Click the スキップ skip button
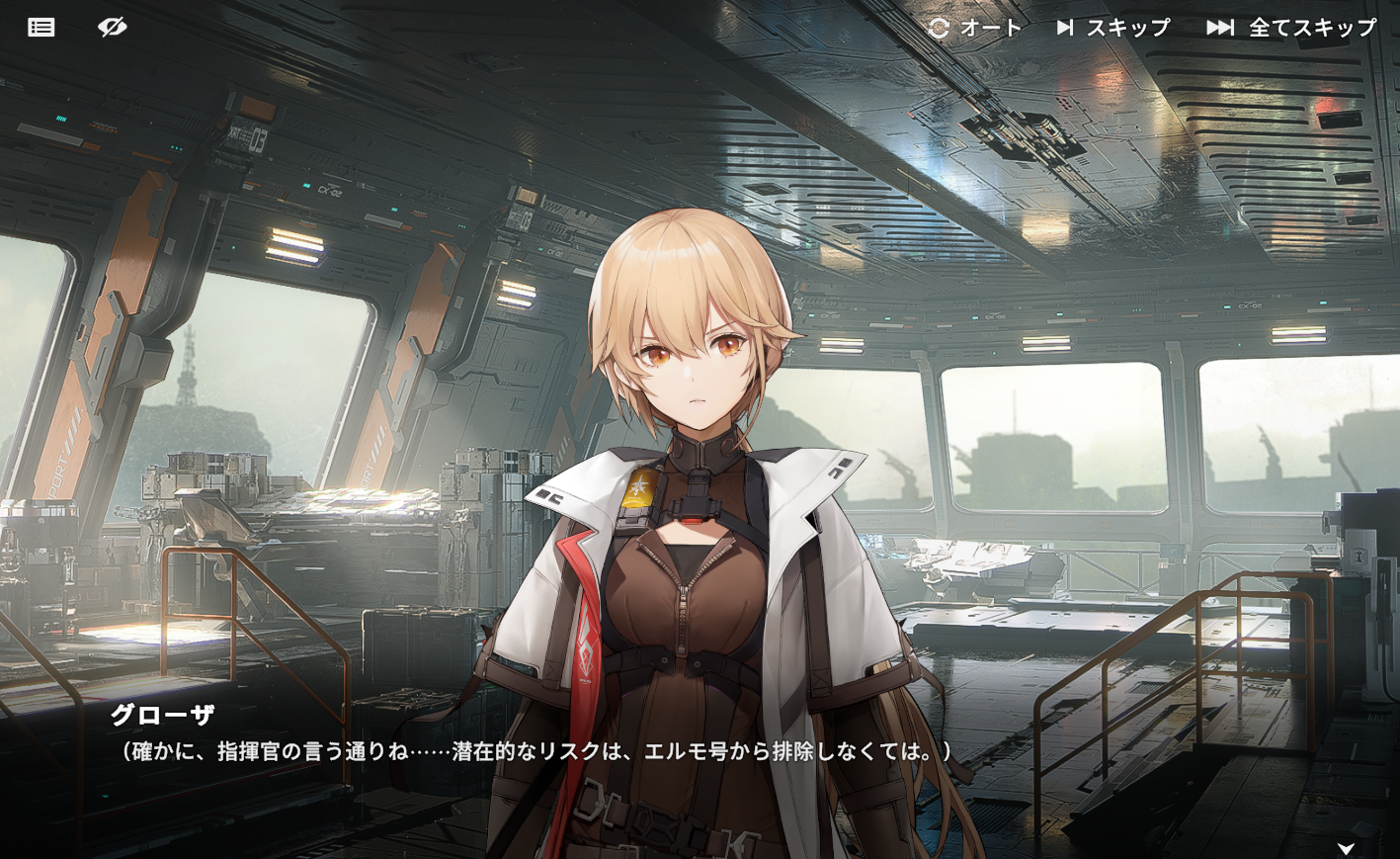This screenshot has height=859, width=1400. (1113, 28)
